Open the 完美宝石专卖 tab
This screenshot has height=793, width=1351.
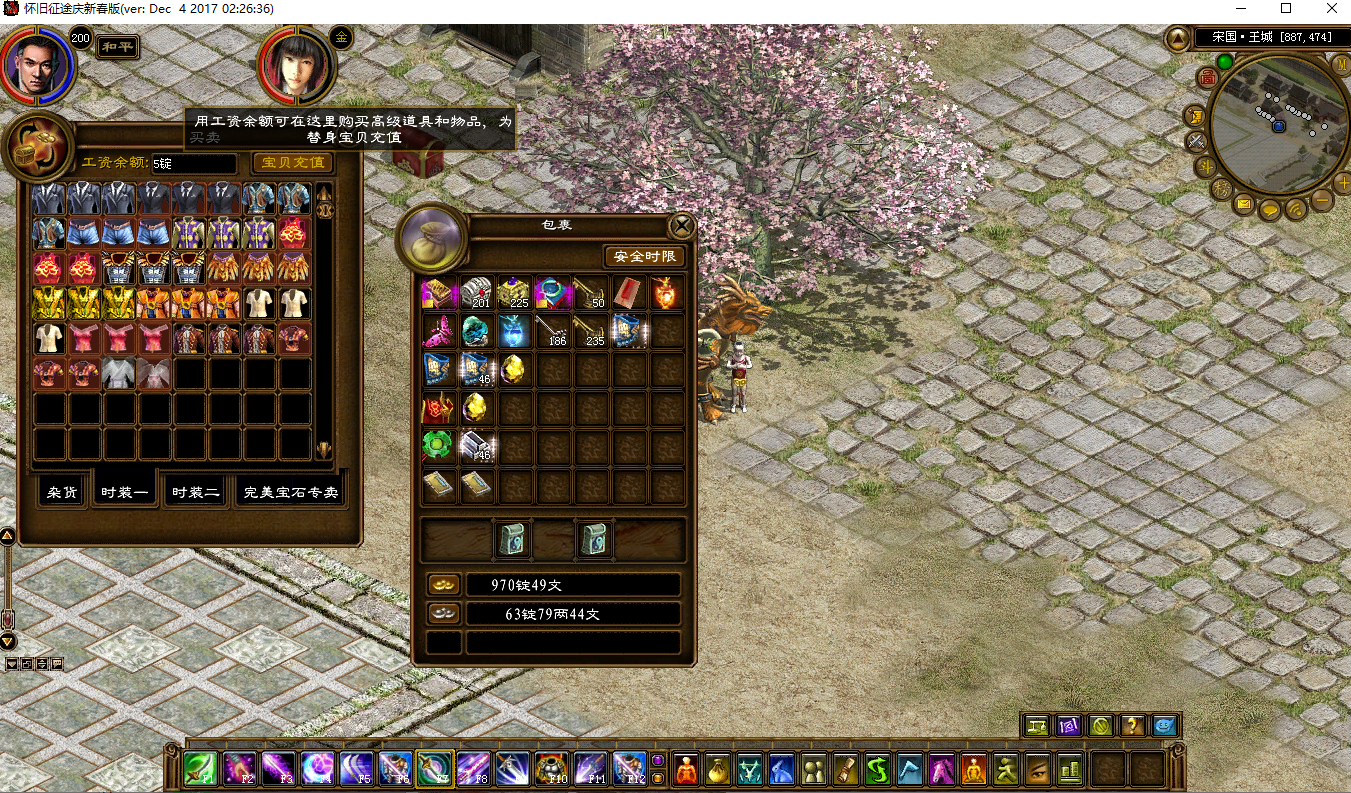tap(291, 492)
